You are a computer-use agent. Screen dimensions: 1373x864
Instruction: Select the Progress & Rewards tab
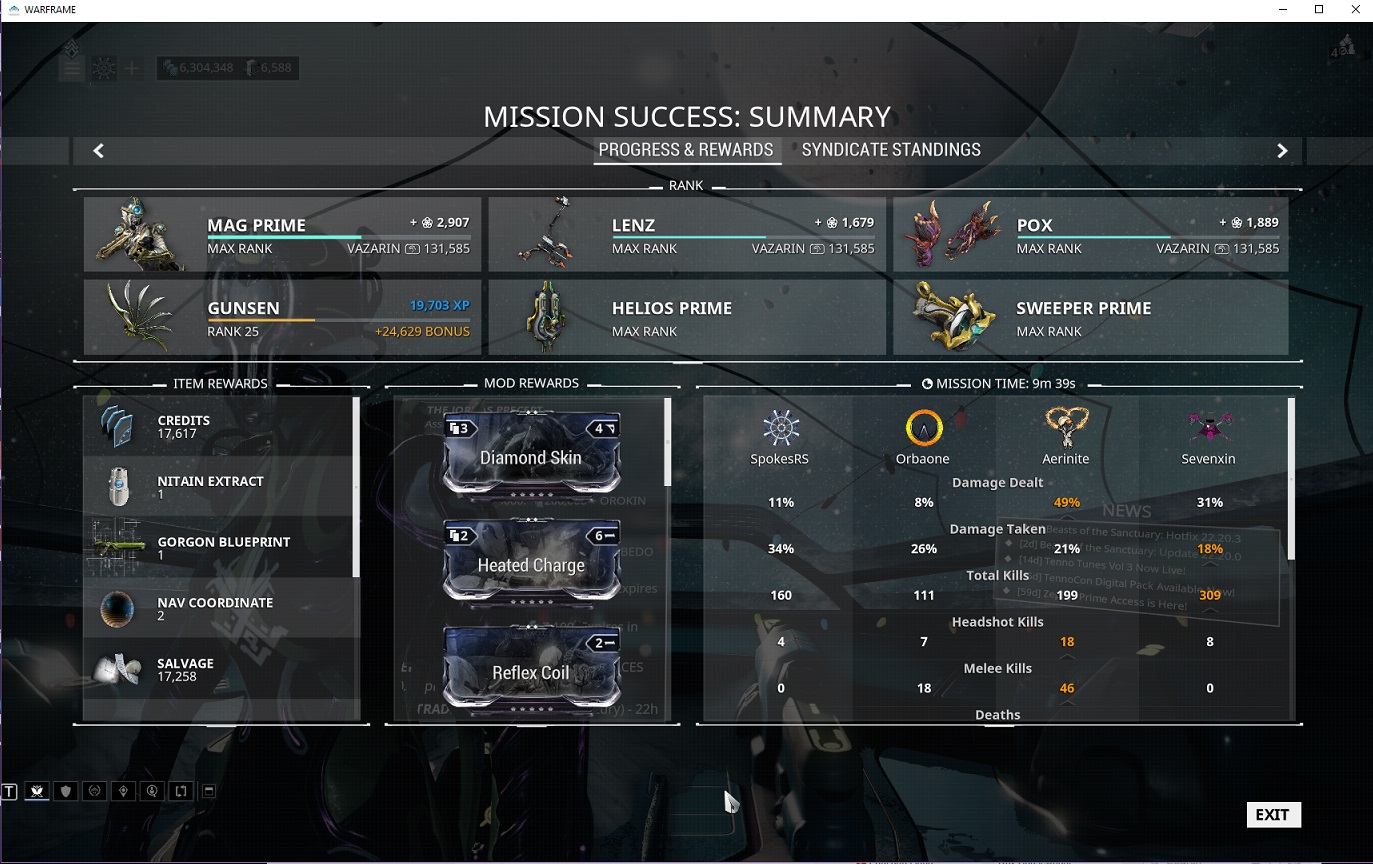coord(686,150)
